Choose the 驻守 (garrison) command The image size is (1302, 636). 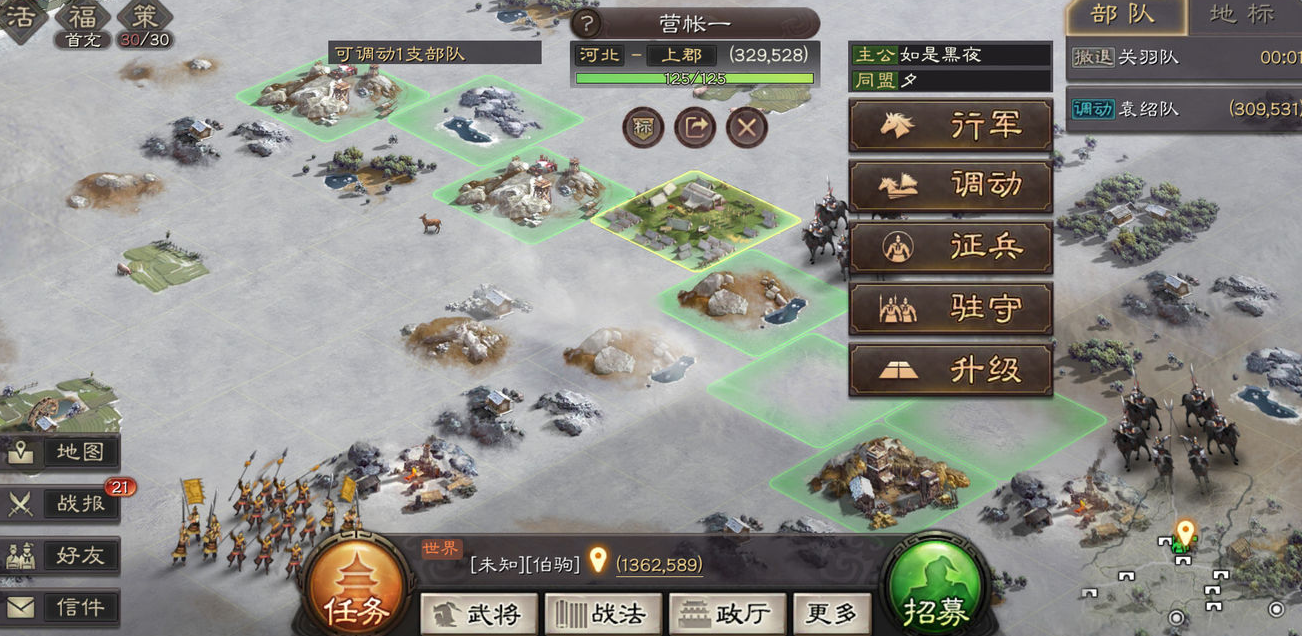click(950, 309)
